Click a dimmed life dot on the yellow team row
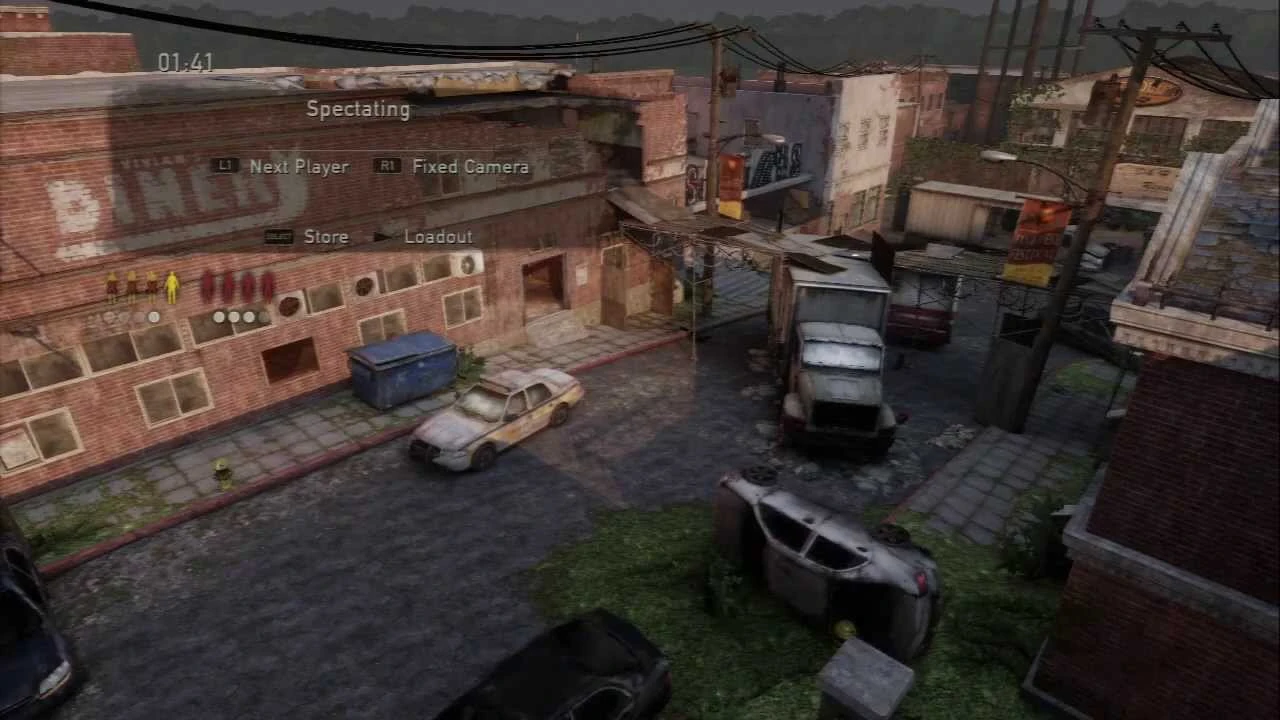Image resolution: width=1280 pixels, height=720 pixels. [x=110, y=317]
